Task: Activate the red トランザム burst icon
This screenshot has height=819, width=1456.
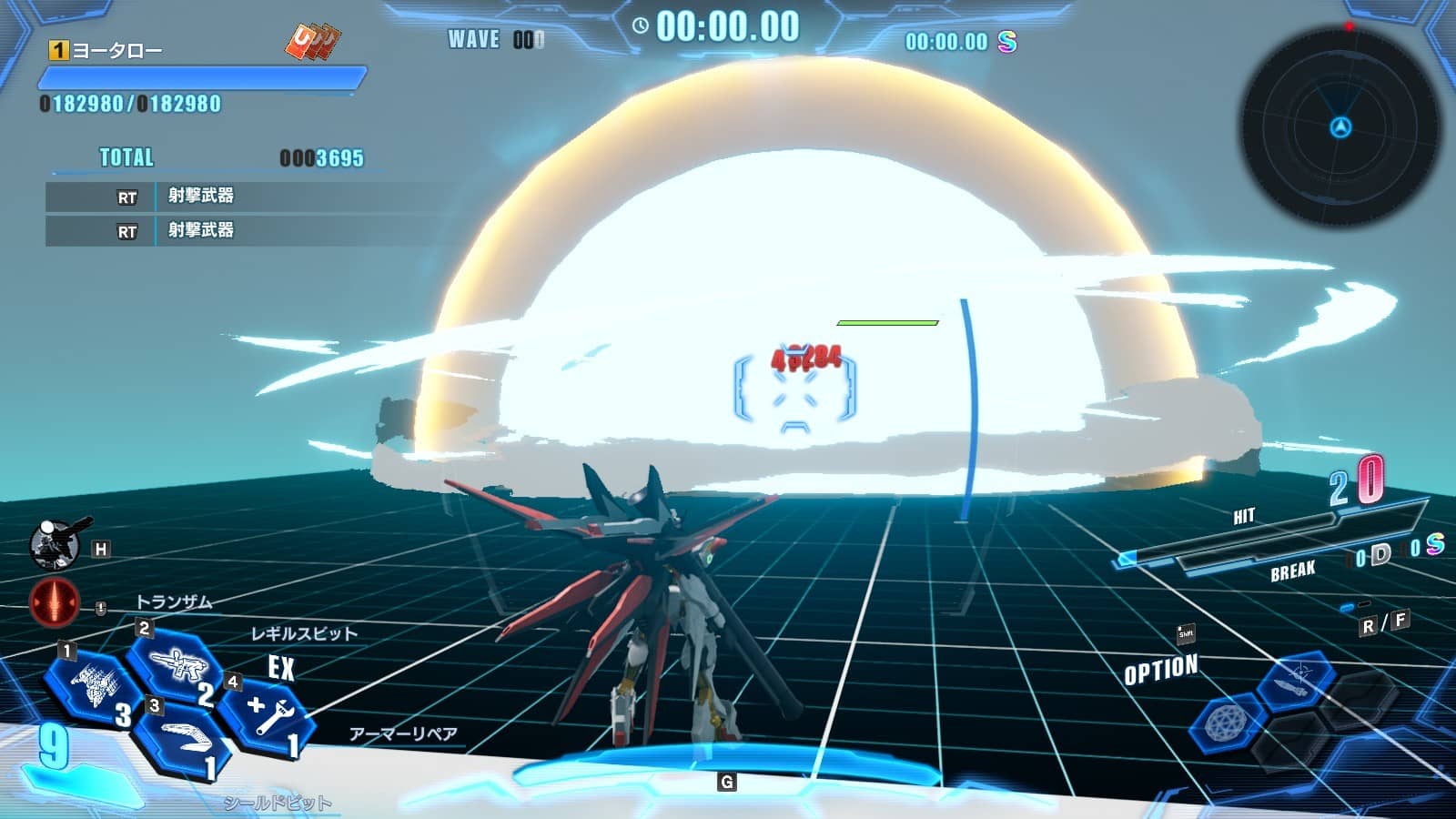Action: click(55, 601)
